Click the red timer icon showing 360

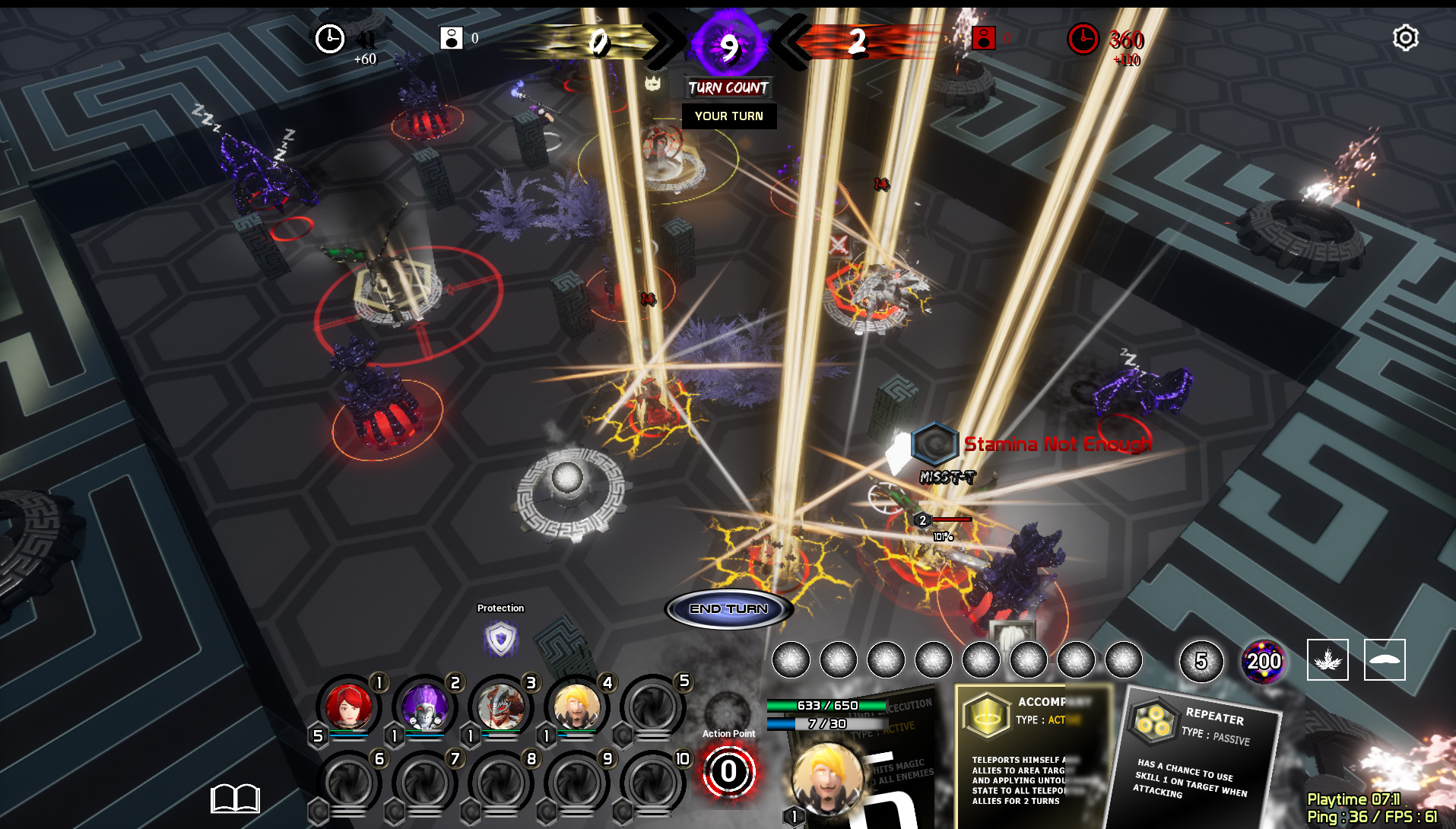click(1083, 37)
